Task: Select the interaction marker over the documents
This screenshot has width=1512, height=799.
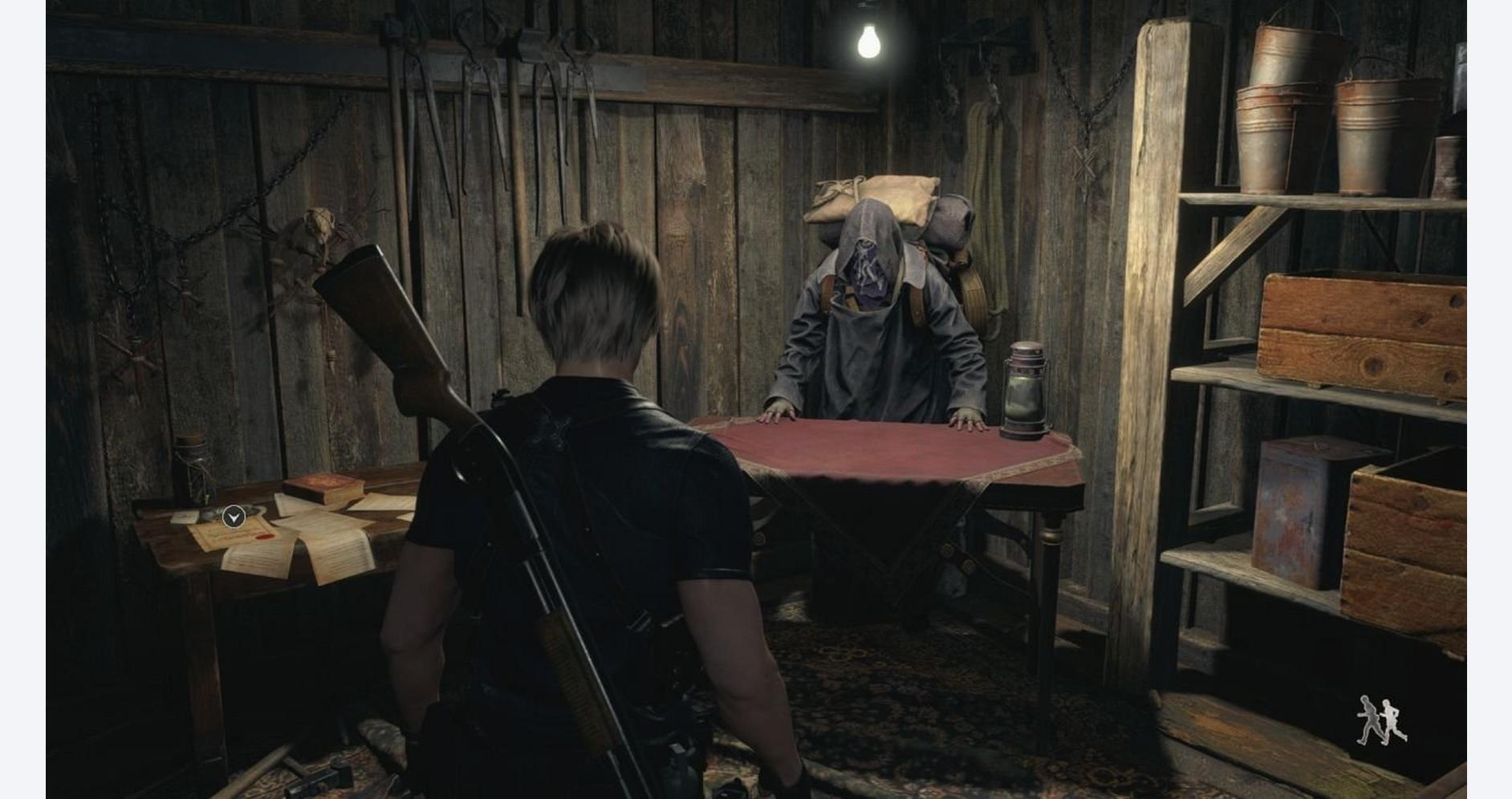Action: click(234, 517)
